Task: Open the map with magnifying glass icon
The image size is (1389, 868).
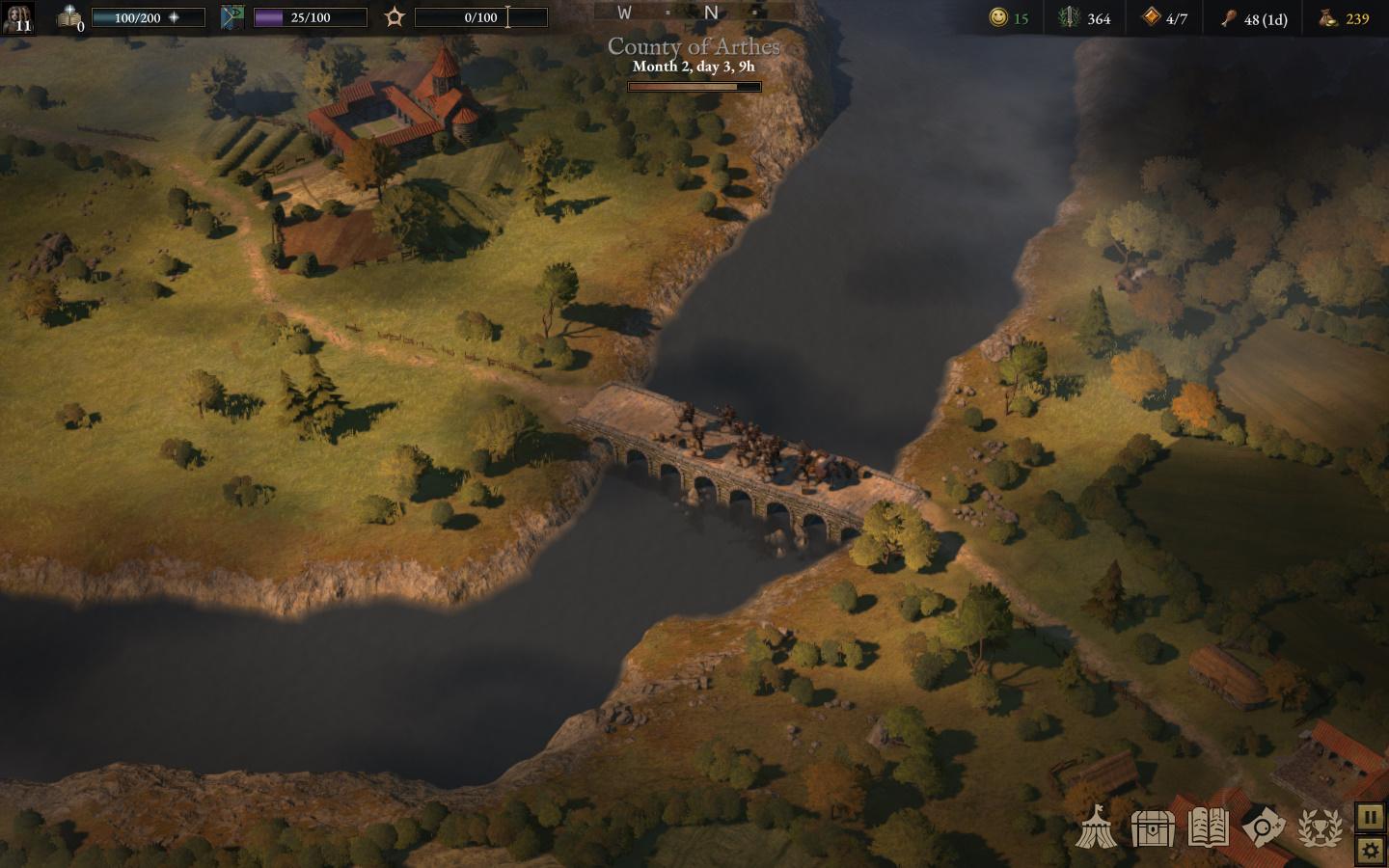Action: tap(1264, 827)
